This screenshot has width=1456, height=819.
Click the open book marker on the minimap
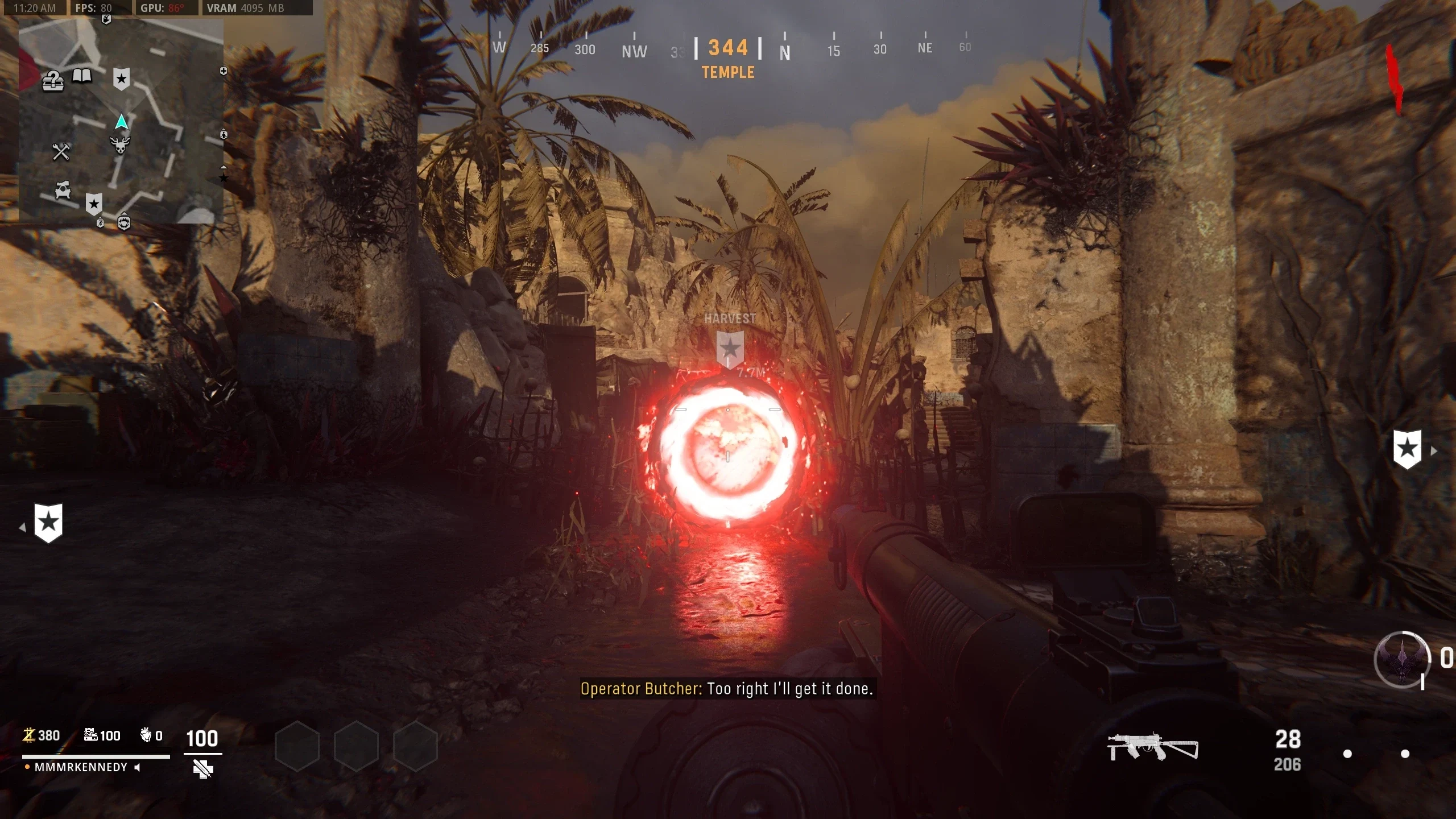pyautogui.click(x=82, y=76)
